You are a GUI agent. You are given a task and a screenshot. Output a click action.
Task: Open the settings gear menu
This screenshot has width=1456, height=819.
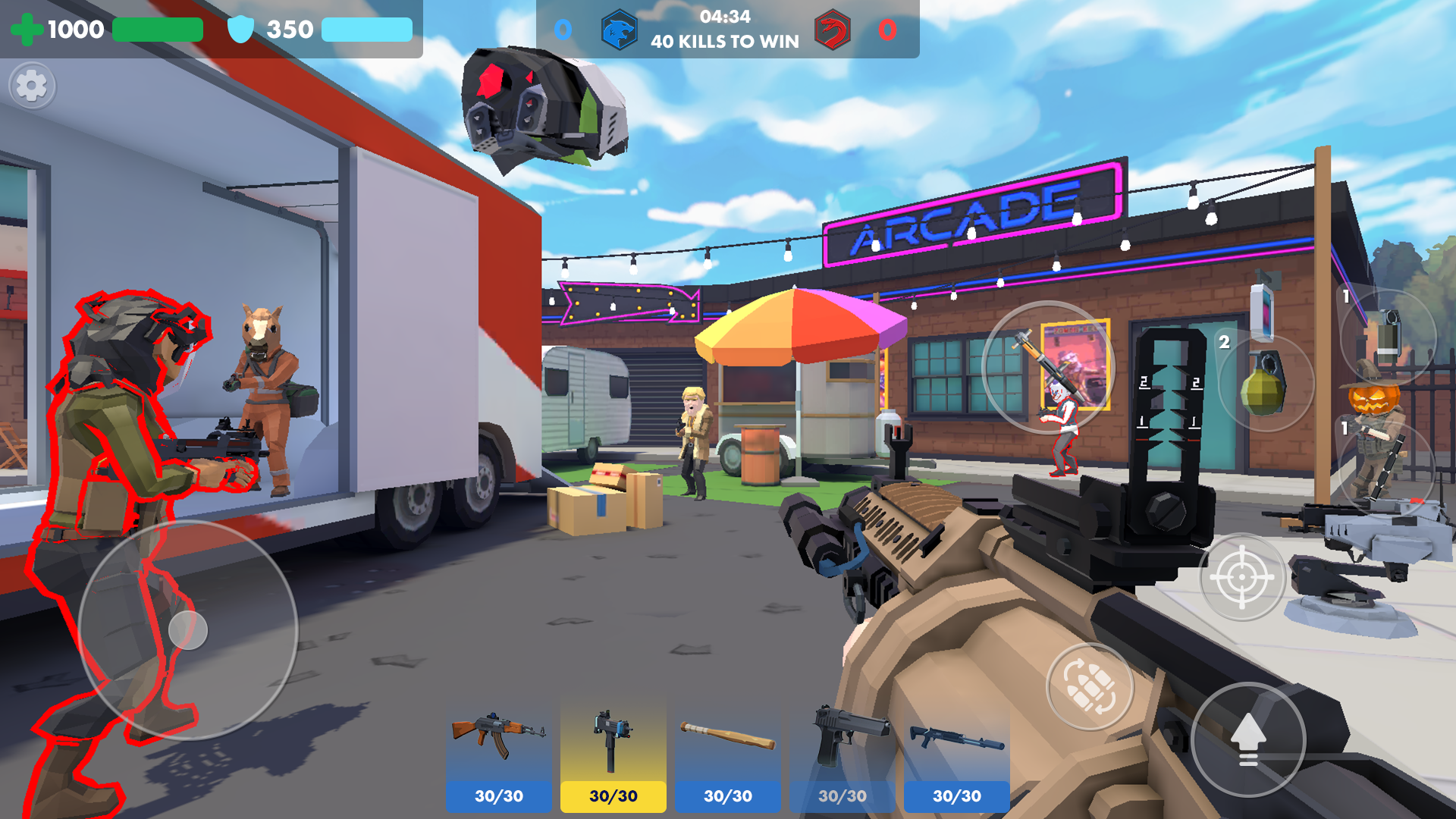tap(32, 86)
